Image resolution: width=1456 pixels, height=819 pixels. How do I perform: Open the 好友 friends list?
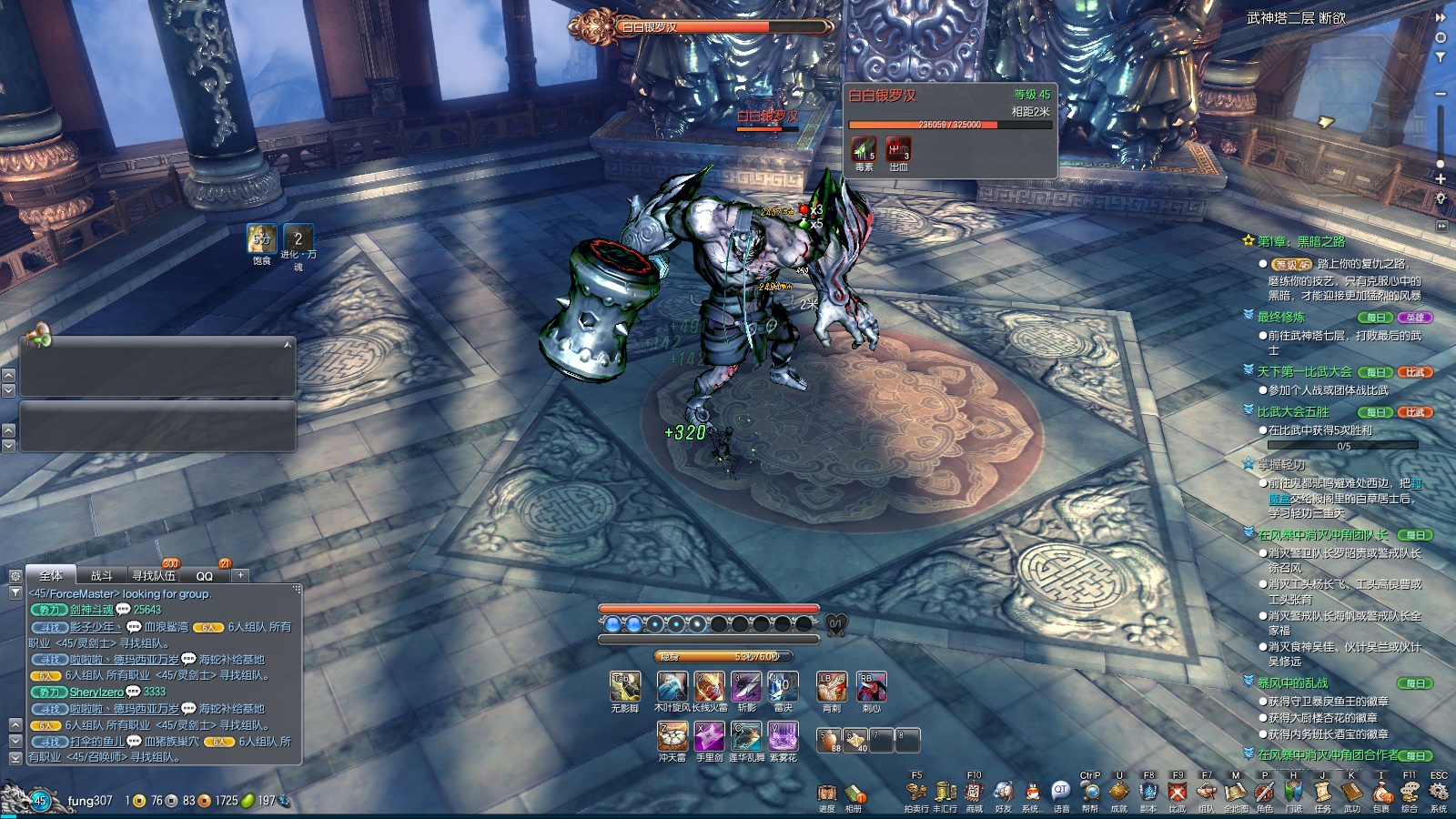pos(1003,793)
